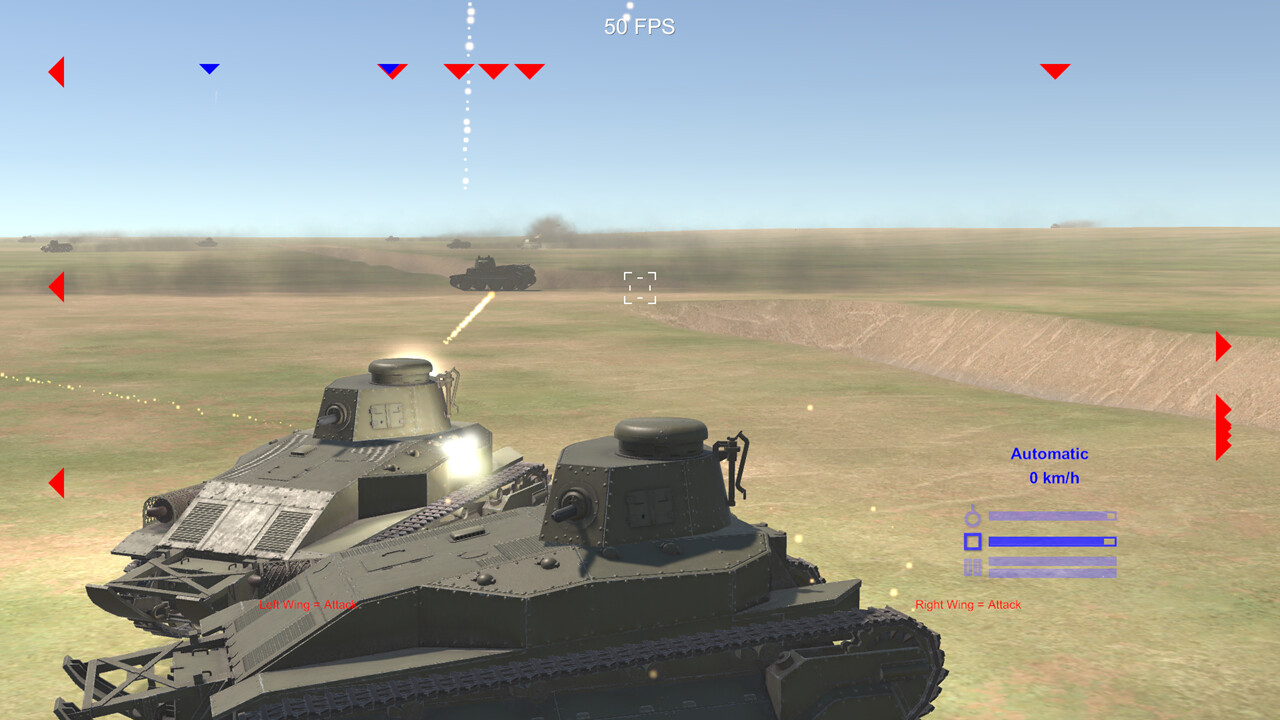Click the 50 FPS counter at the top
1280x720 pixels.
(639, 26)
